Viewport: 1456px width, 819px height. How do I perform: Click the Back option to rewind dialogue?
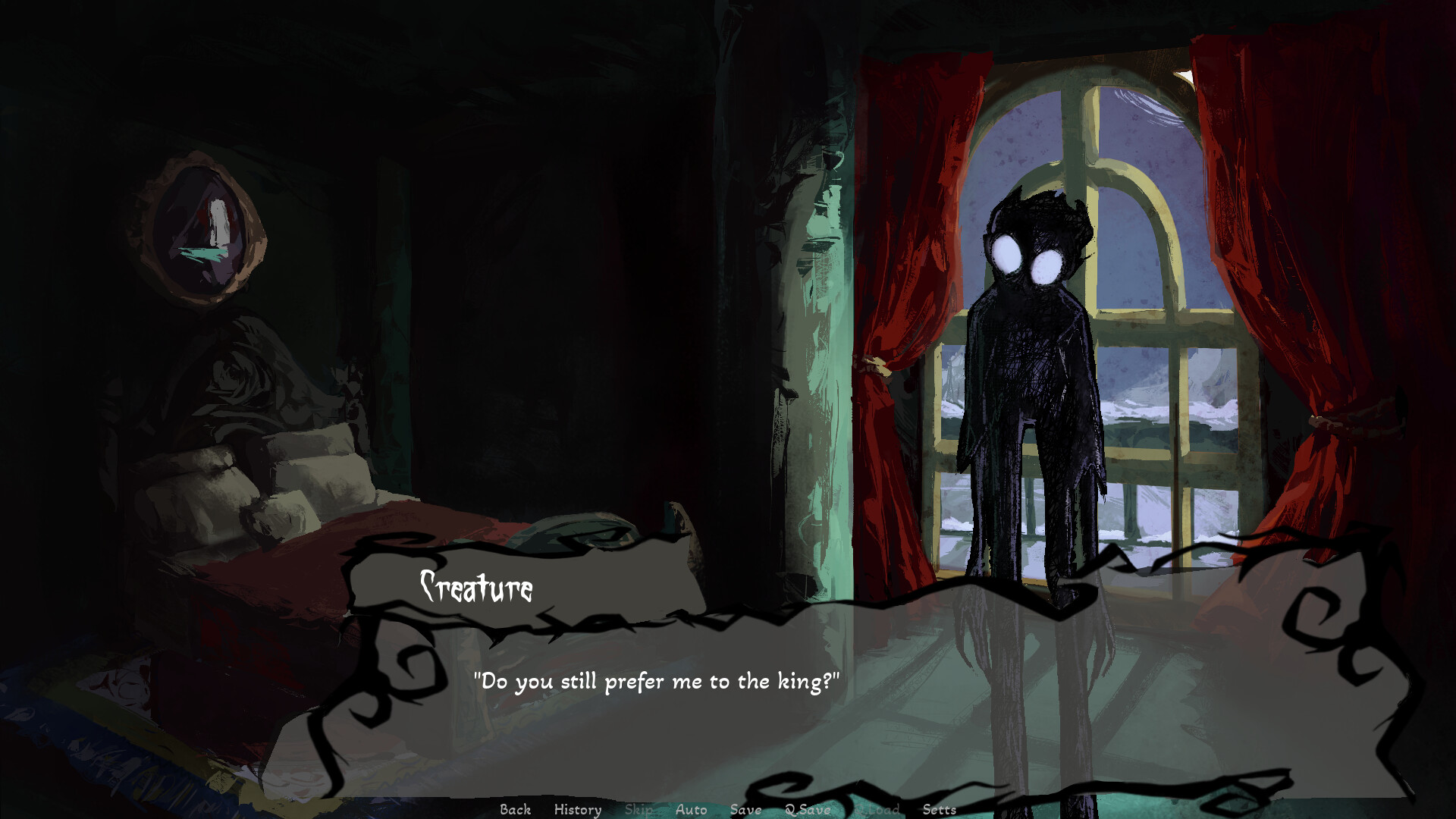515,810
